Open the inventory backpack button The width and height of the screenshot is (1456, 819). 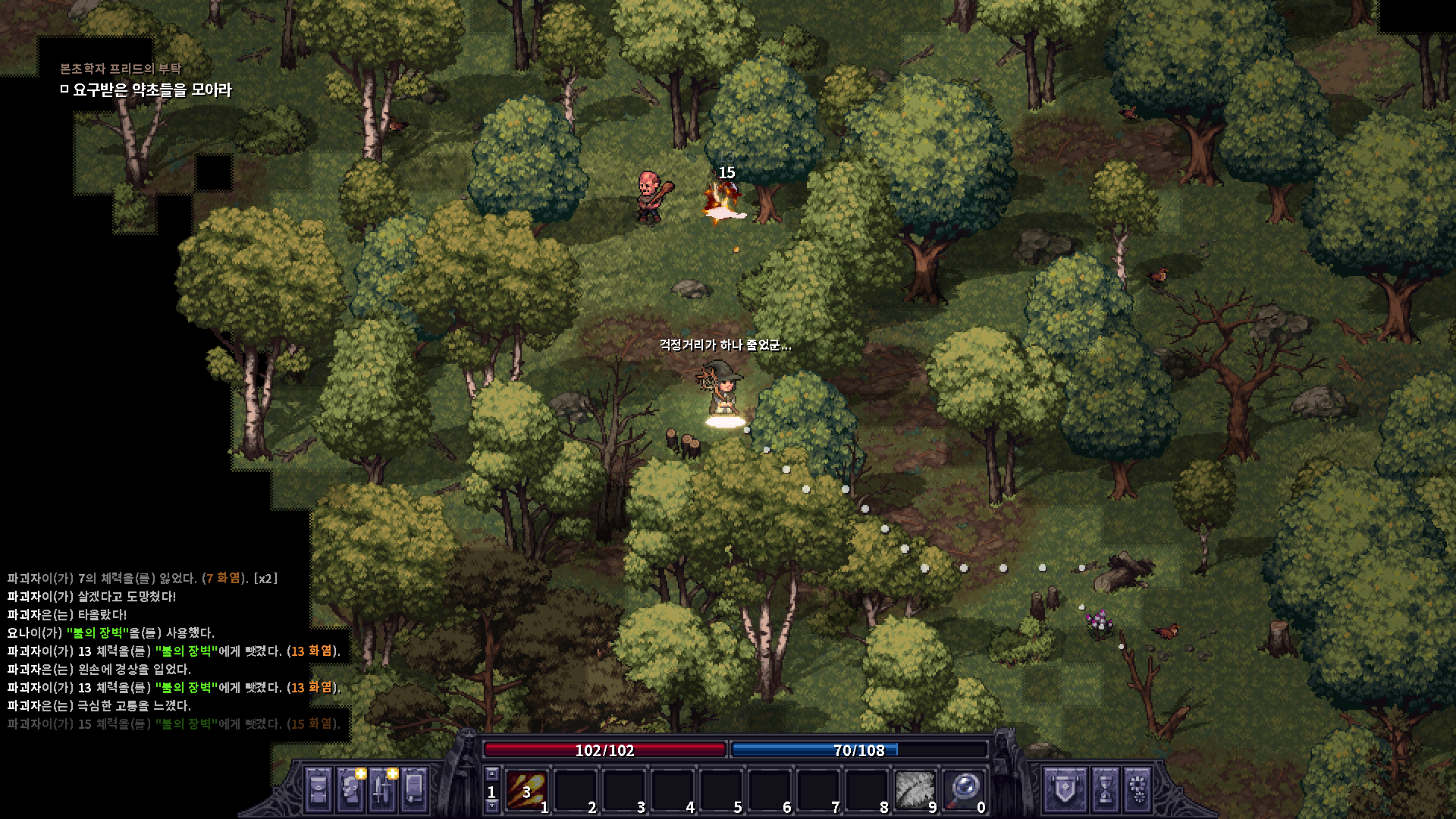[x=318, y=790]
